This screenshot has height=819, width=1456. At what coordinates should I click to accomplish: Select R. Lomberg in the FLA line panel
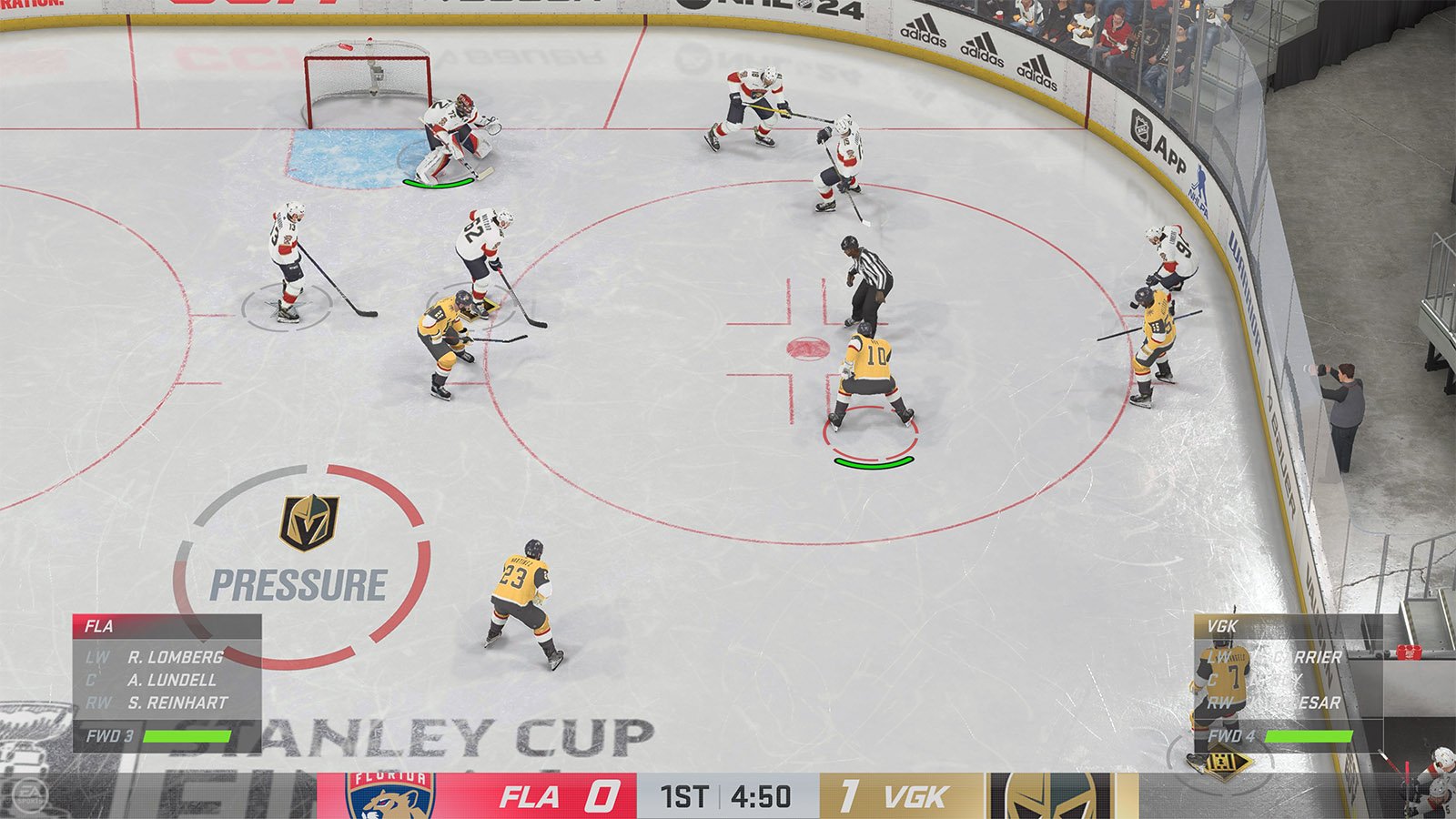tap(175, 657)
